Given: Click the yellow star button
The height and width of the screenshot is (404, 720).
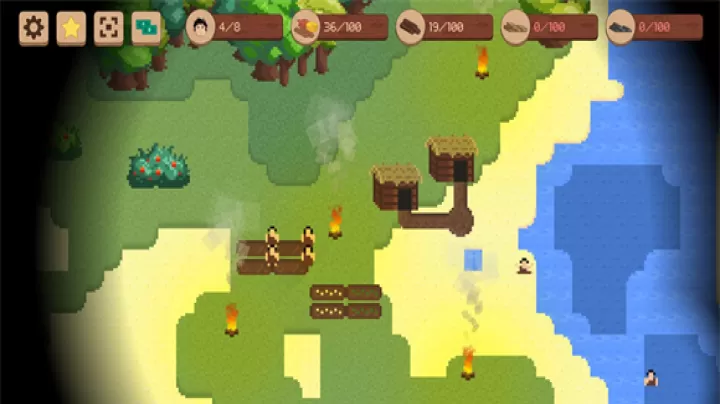Looking at the screenshot, I should [71, 28].
